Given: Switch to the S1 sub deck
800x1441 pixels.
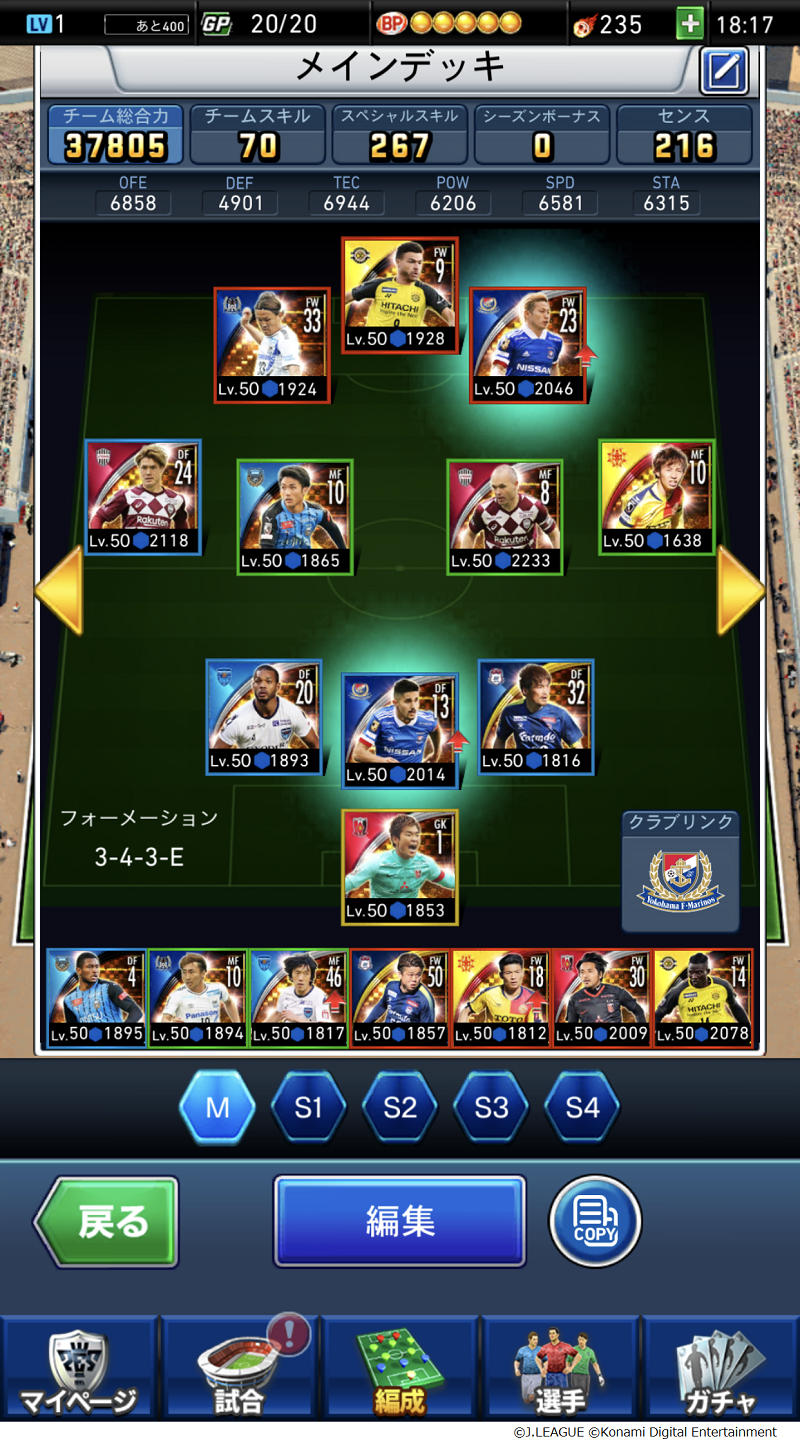Looking at the screenshot, I should point(308,1107).
